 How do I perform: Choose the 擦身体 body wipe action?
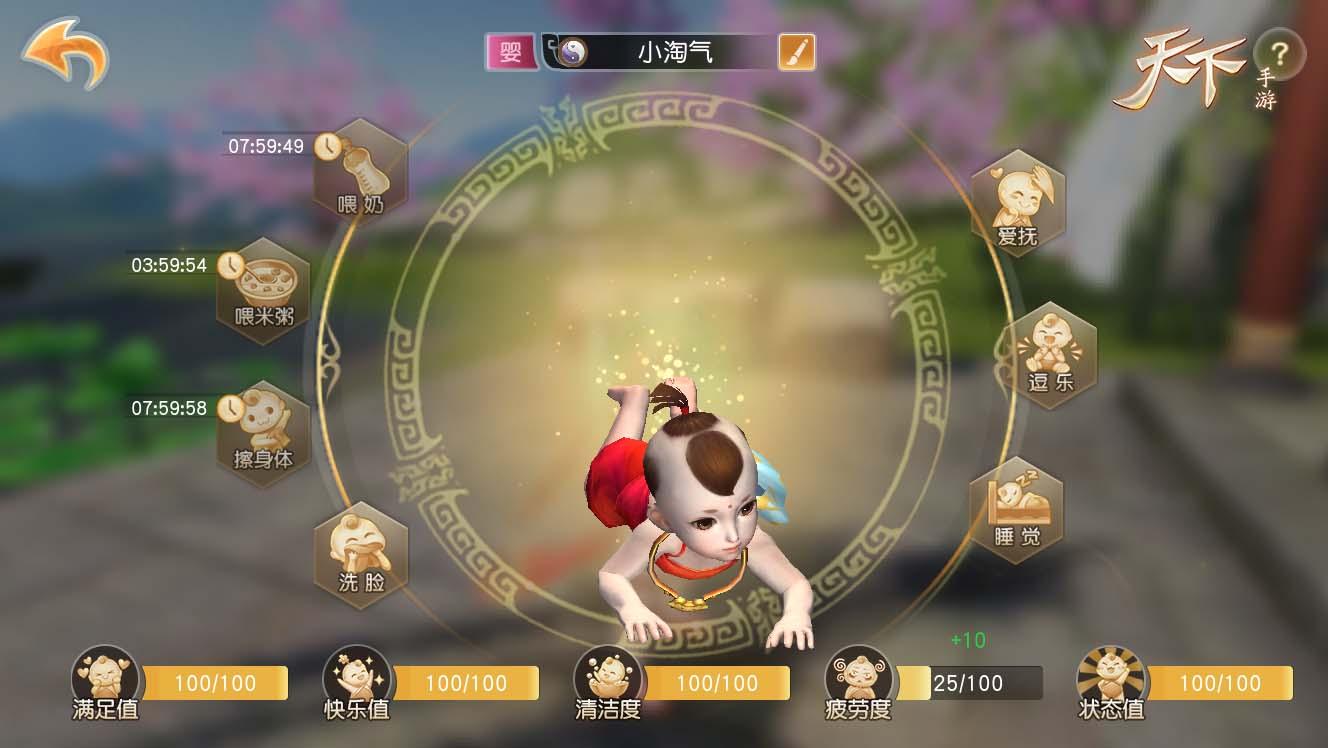click(263, 433)
